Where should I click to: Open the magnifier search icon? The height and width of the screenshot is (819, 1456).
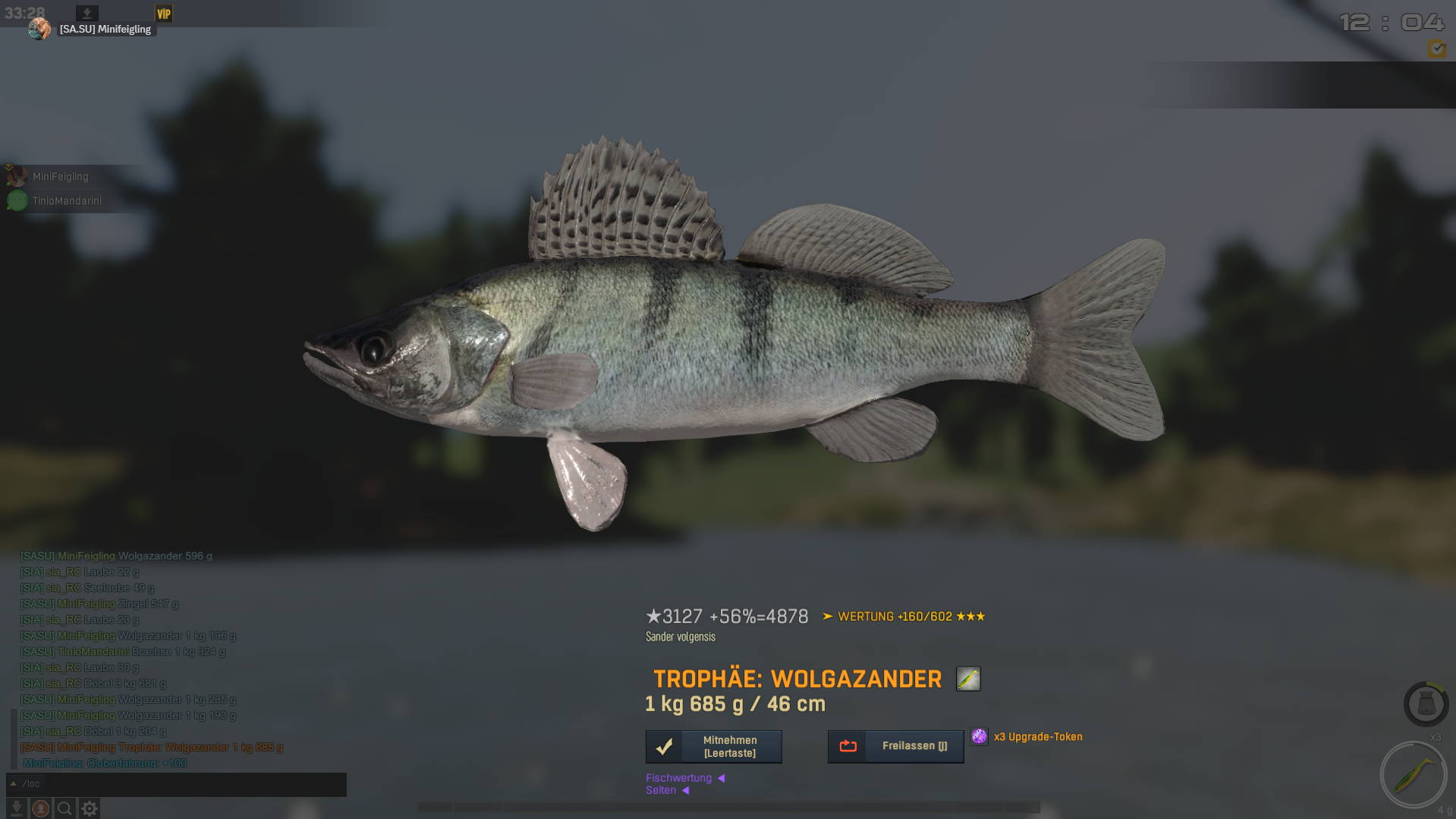[64, 808]
